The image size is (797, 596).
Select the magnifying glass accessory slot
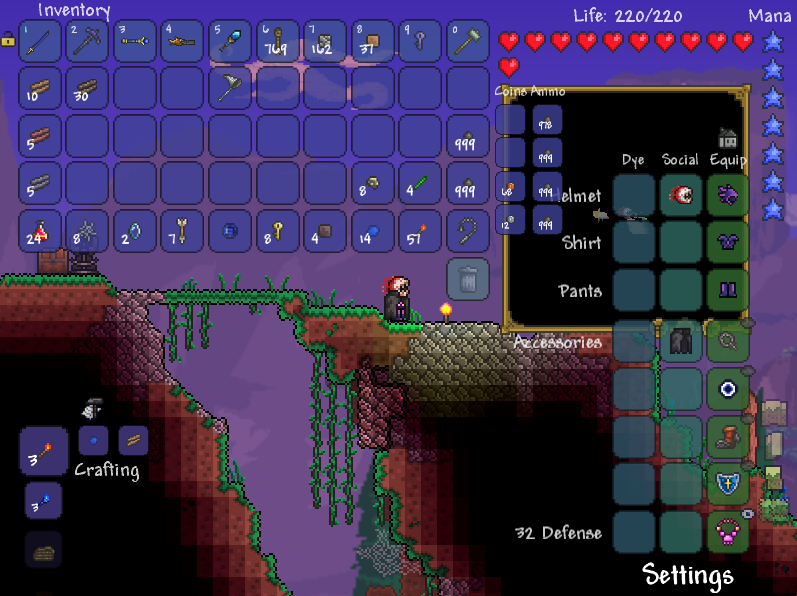728,342
